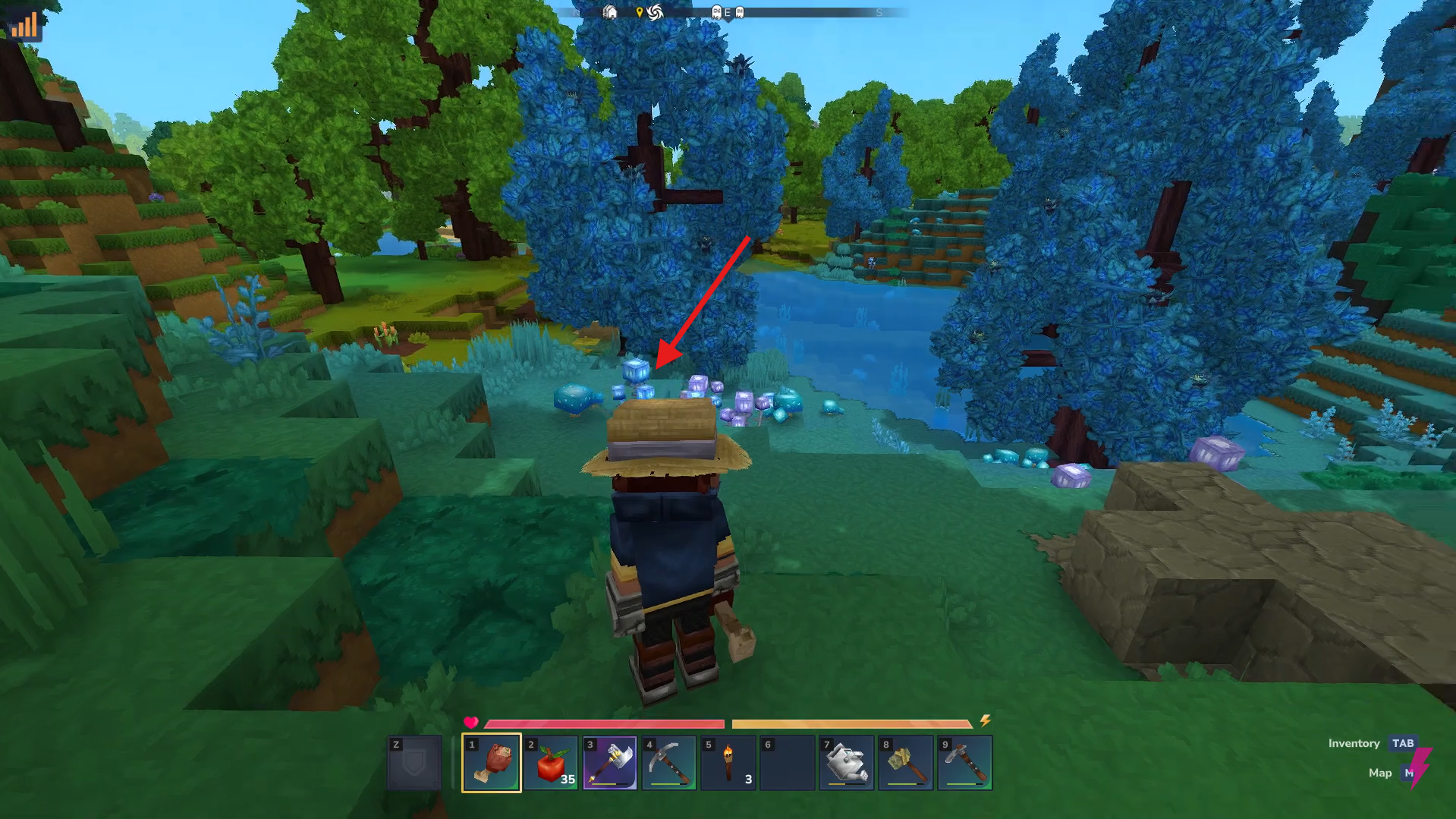Viewport: 1456px width, 819px height.
Task: Choose the torch in hotbar slot 5
Action: (x=728, y=762)
